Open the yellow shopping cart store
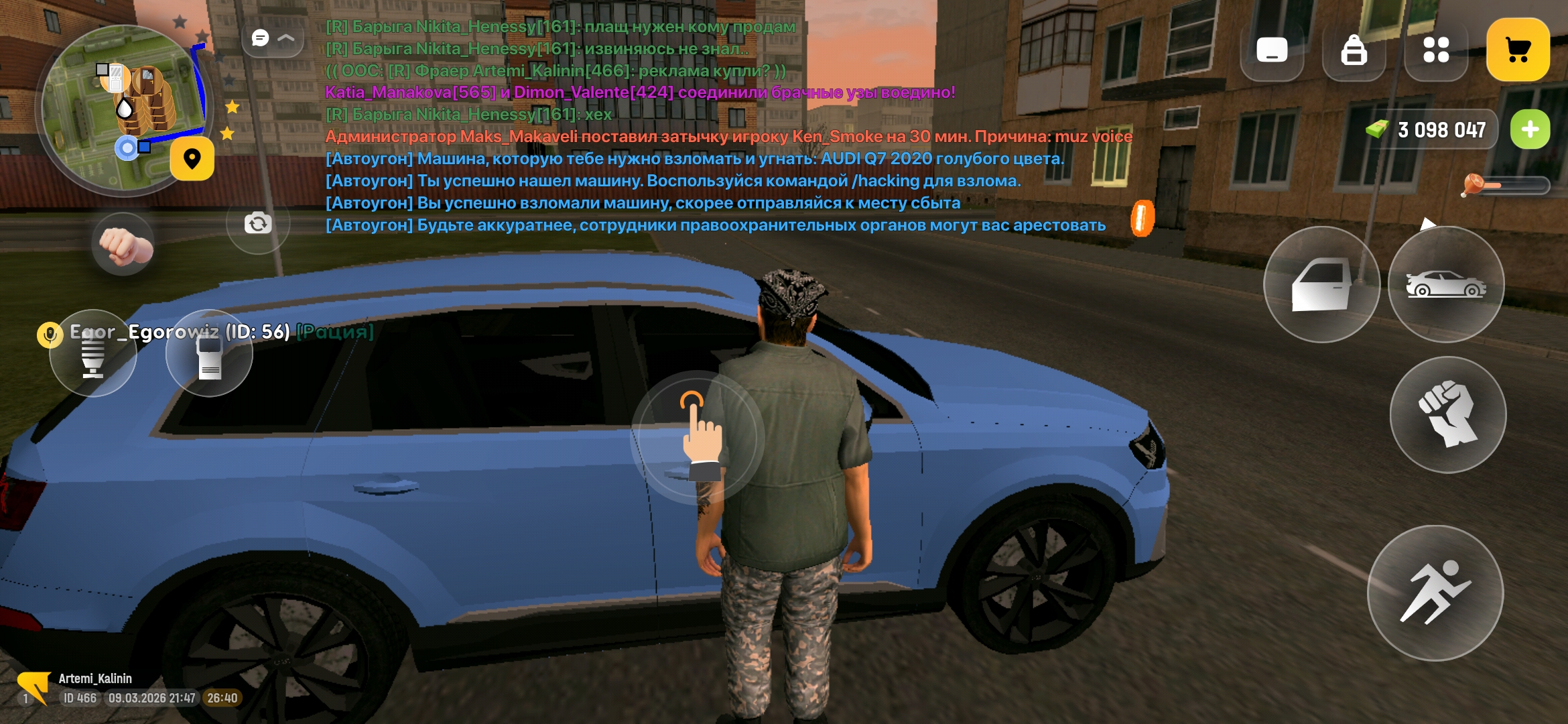The height and width of the screenshot is (724, 1568). [1518, 50]
